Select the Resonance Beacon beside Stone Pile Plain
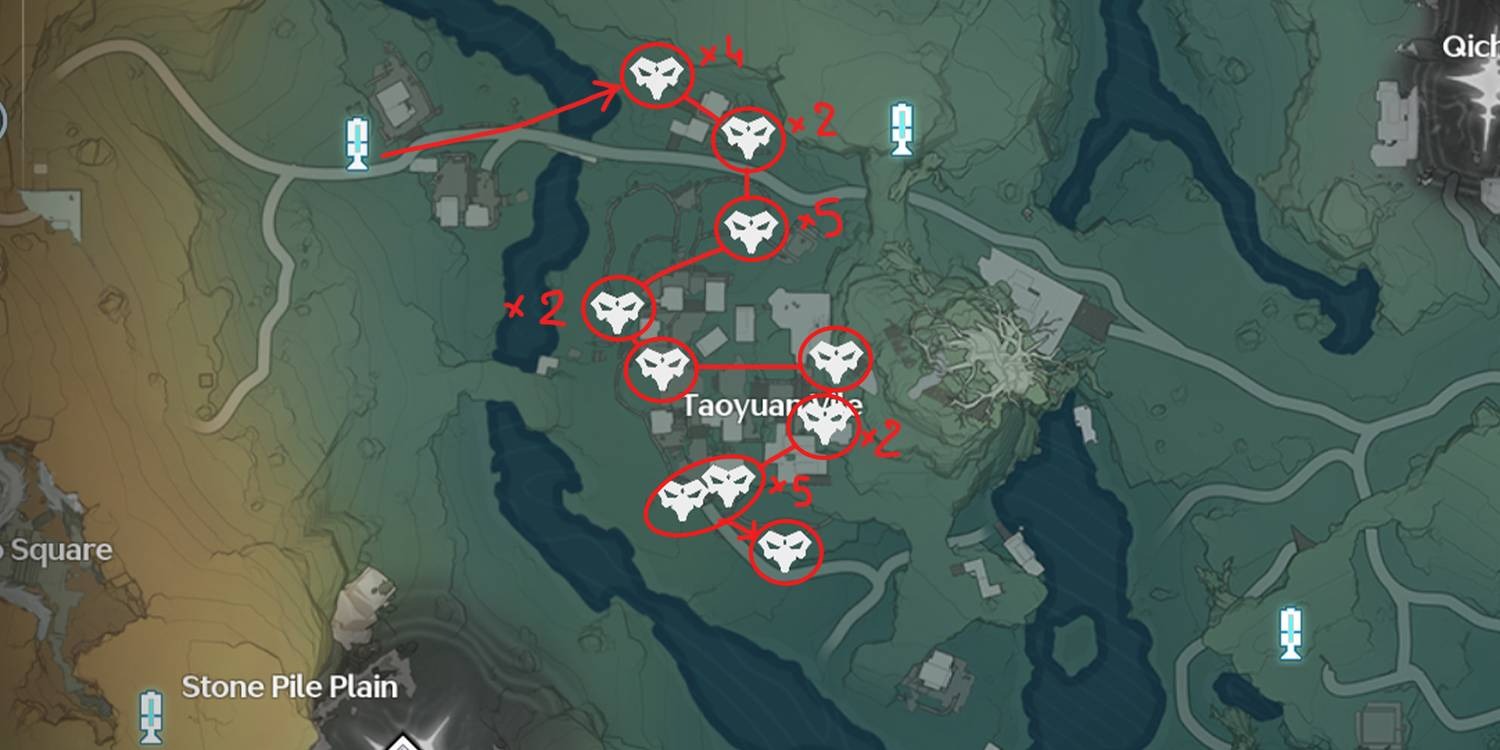This screenshot has height=750, width=1500. click(x=151, y=715)
